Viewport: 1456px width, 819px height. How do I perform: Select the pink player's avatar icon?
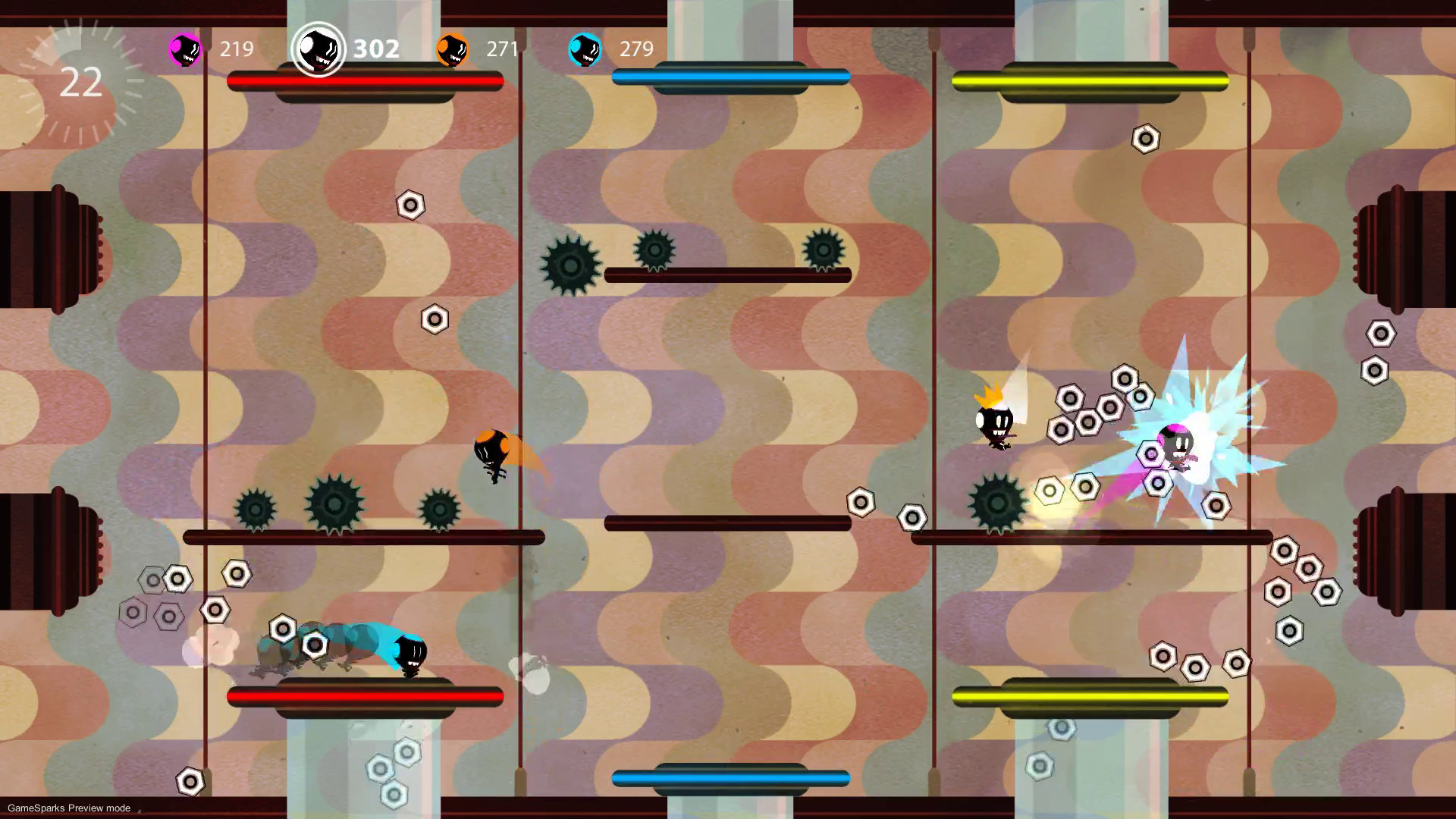tap(183, 49)
